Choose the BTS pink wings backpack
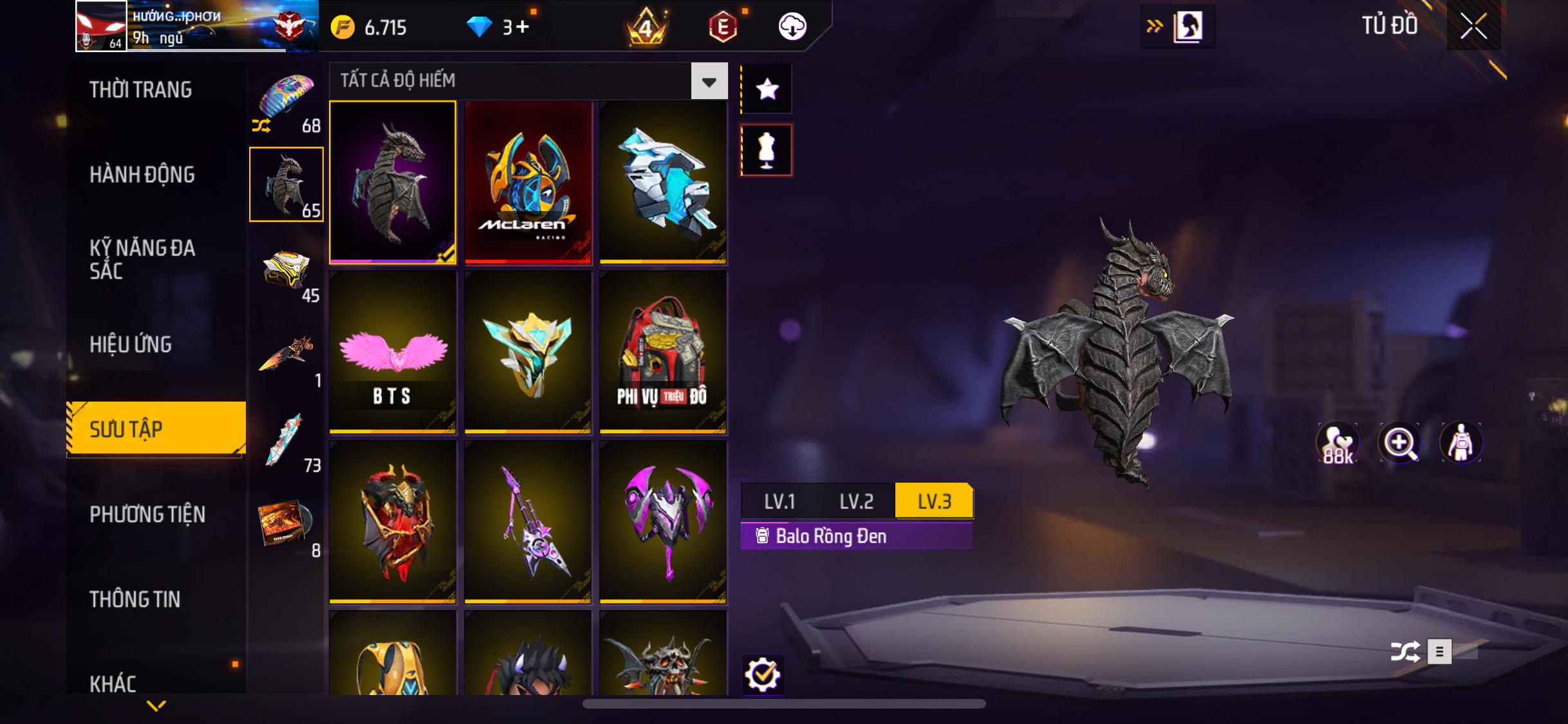This screenshot has height=724, width=1568. click(393, 352)
